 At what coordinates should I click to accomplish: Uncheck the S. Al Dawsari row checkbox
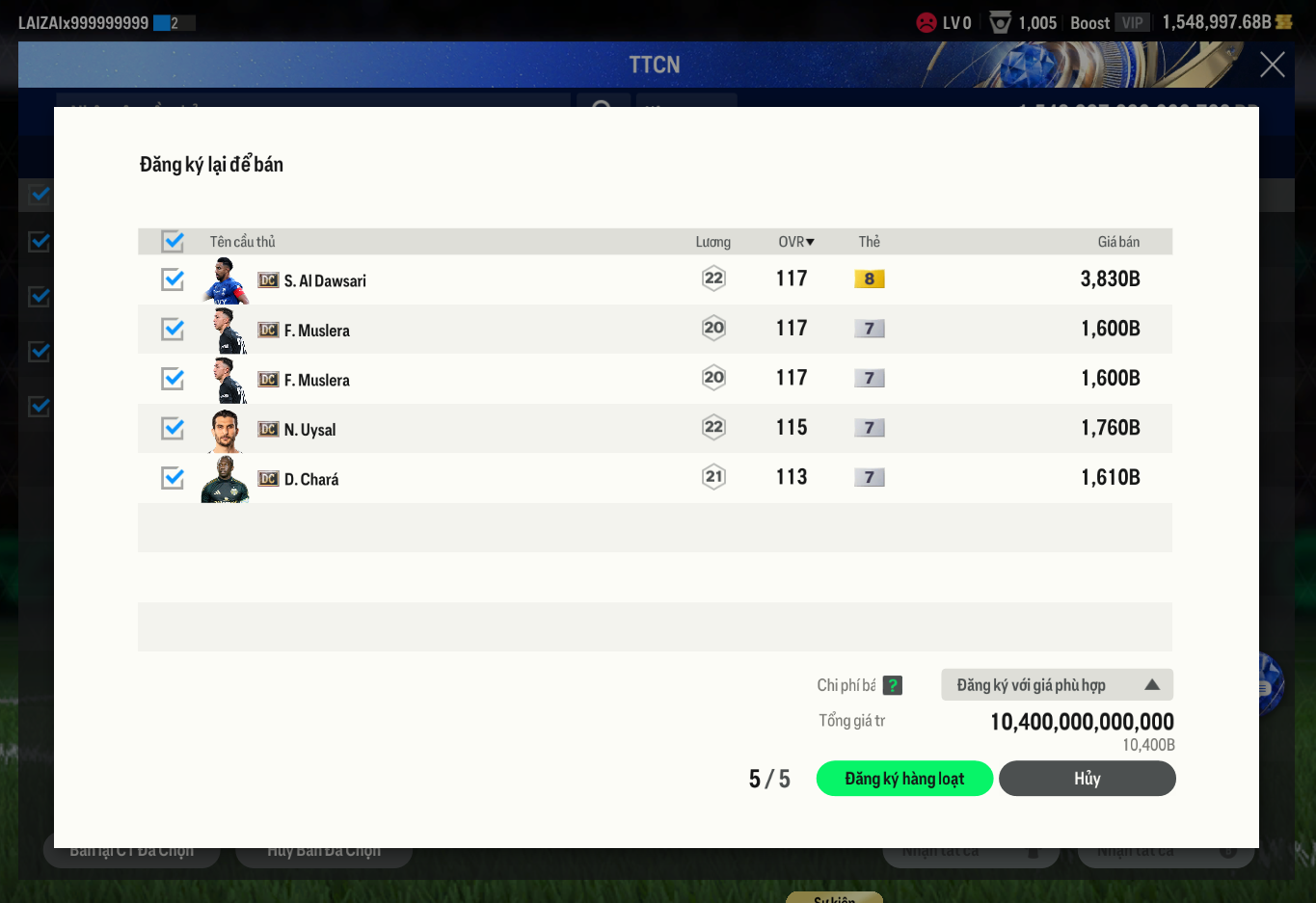[x=173, y=279]
